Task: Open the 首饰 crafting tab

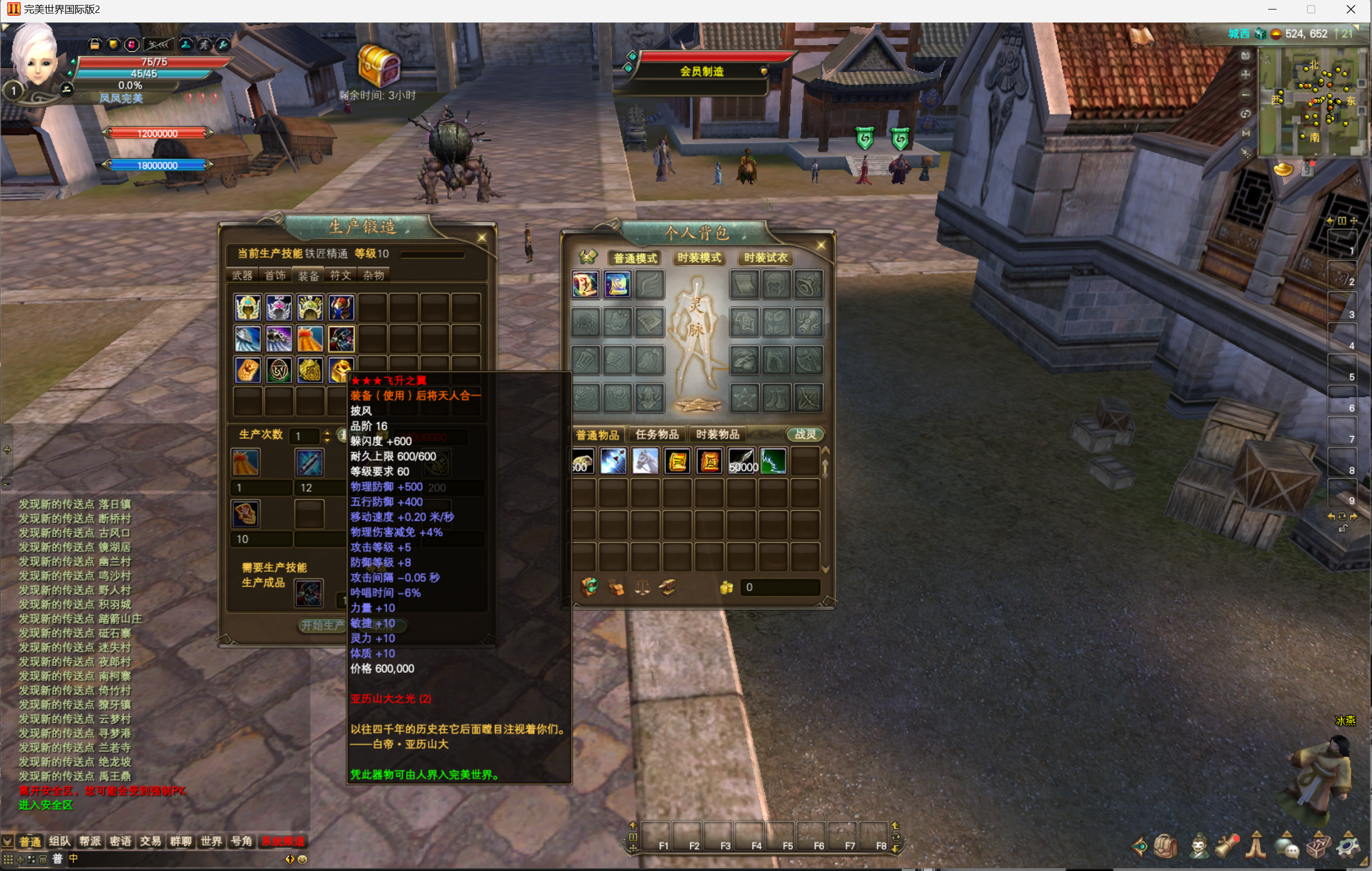Action: tap(275, 276)
